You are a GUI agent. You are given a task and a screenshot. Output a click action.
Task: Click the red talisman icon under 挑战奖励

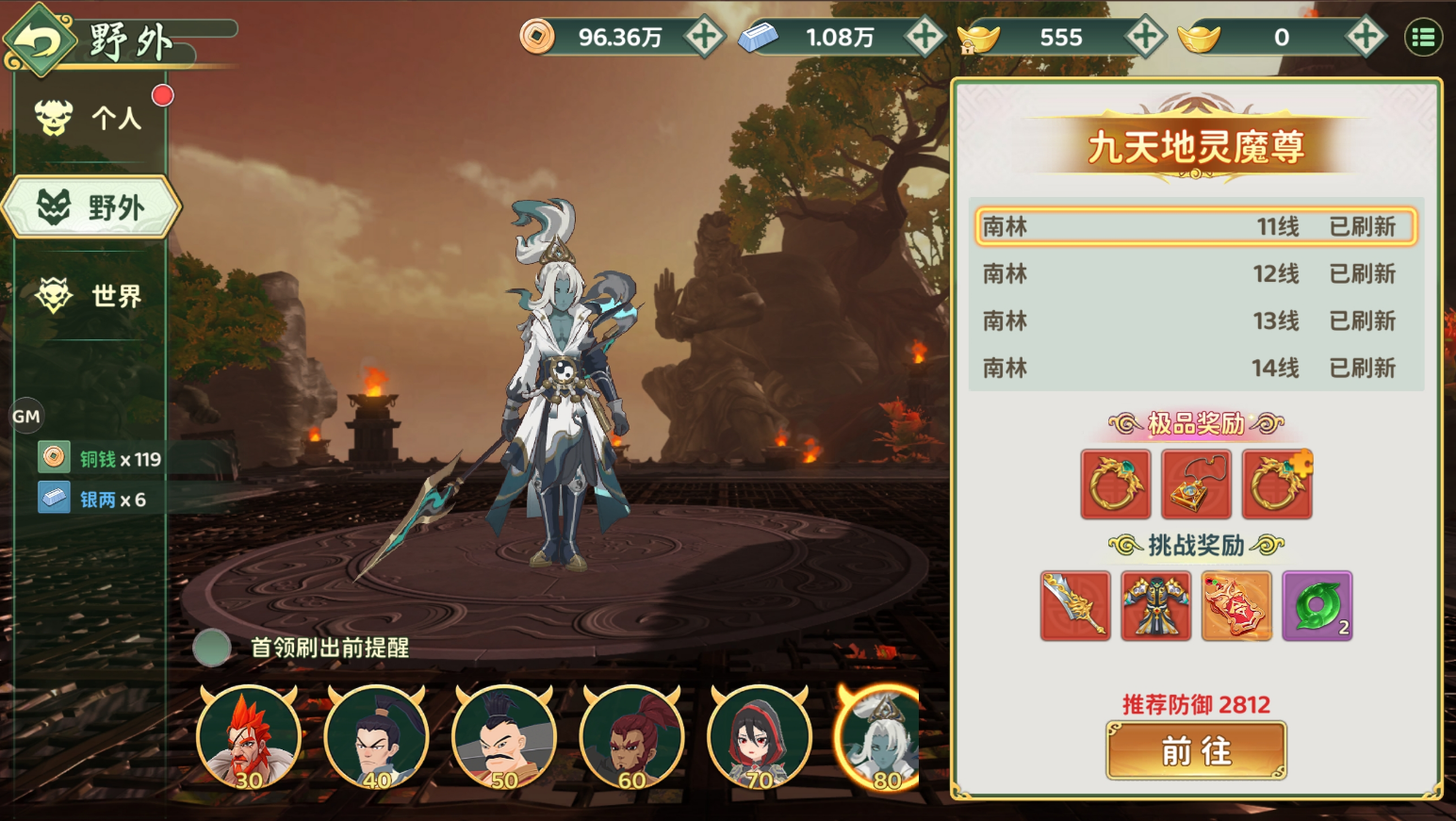click(x=1235, y=606)
